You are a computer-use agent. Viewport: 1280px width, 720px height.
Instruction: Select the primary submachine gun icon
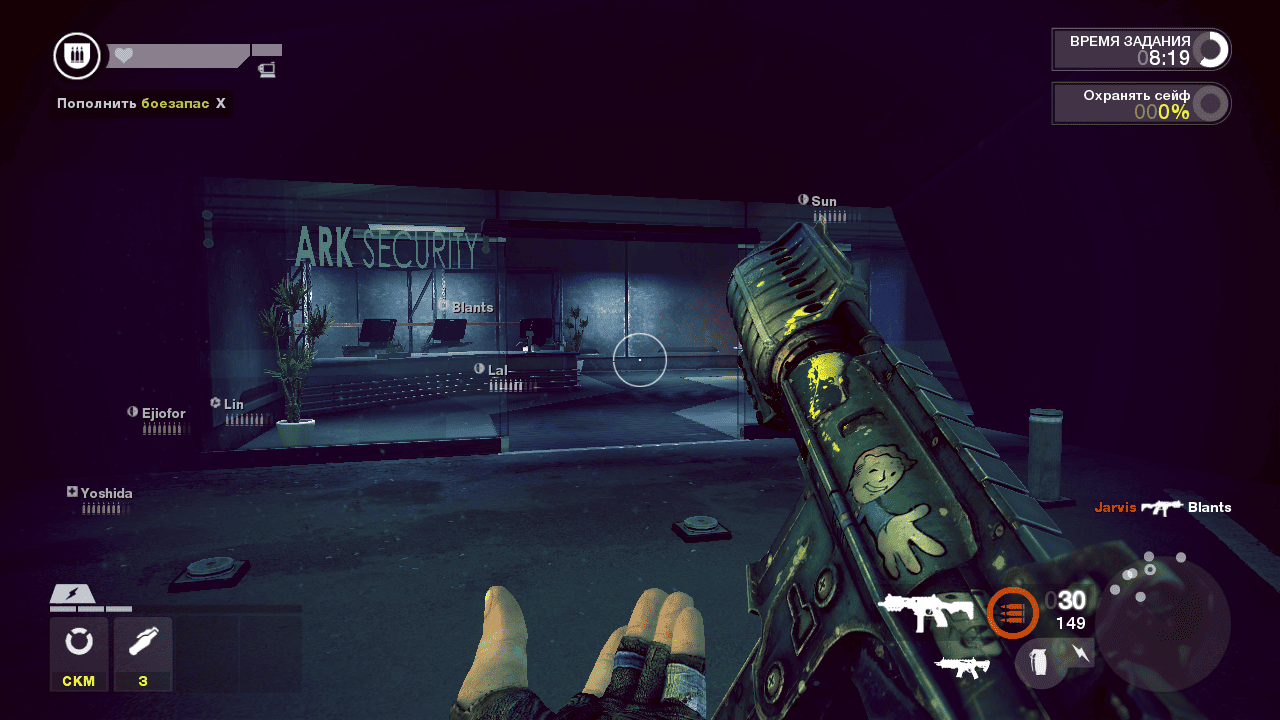click(926, 611)
